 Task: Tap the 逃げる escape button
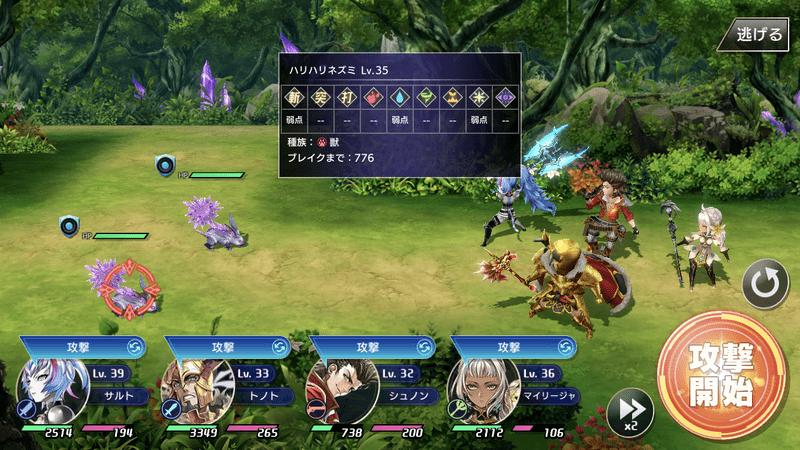(x=759, y=34)
